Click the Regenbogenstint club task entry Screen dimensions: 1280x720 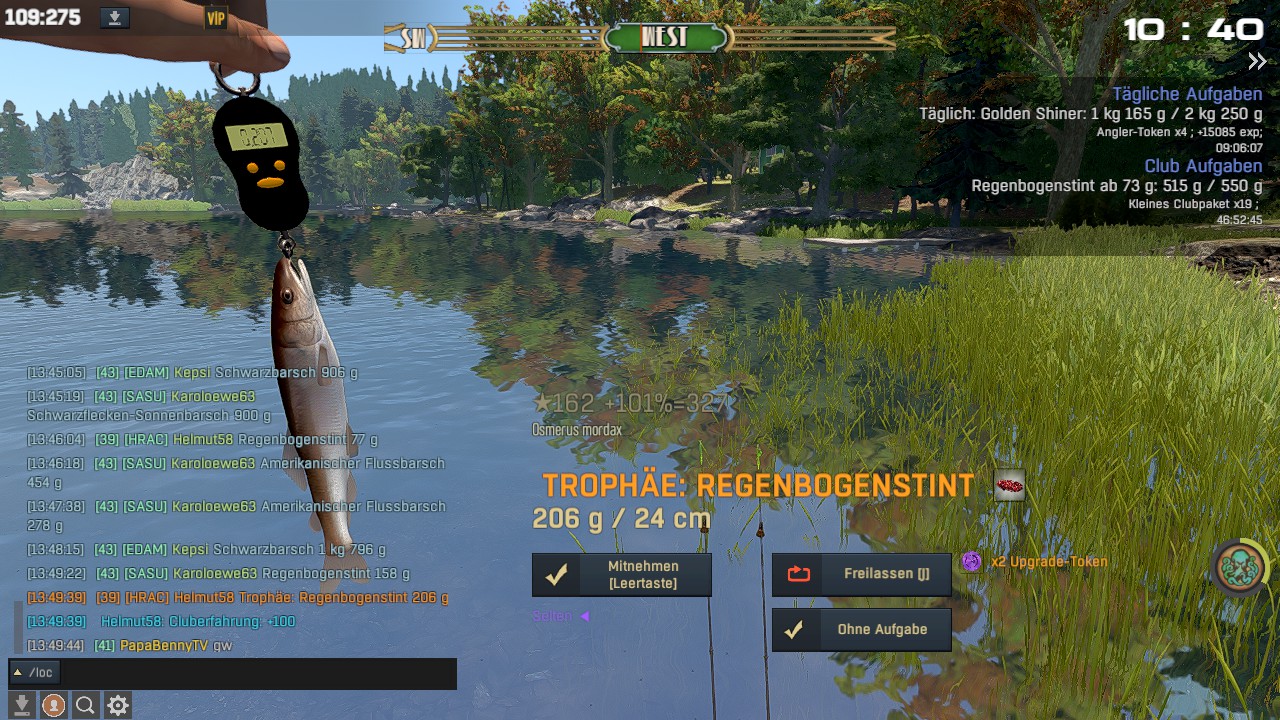click(x=1116, y=186)
